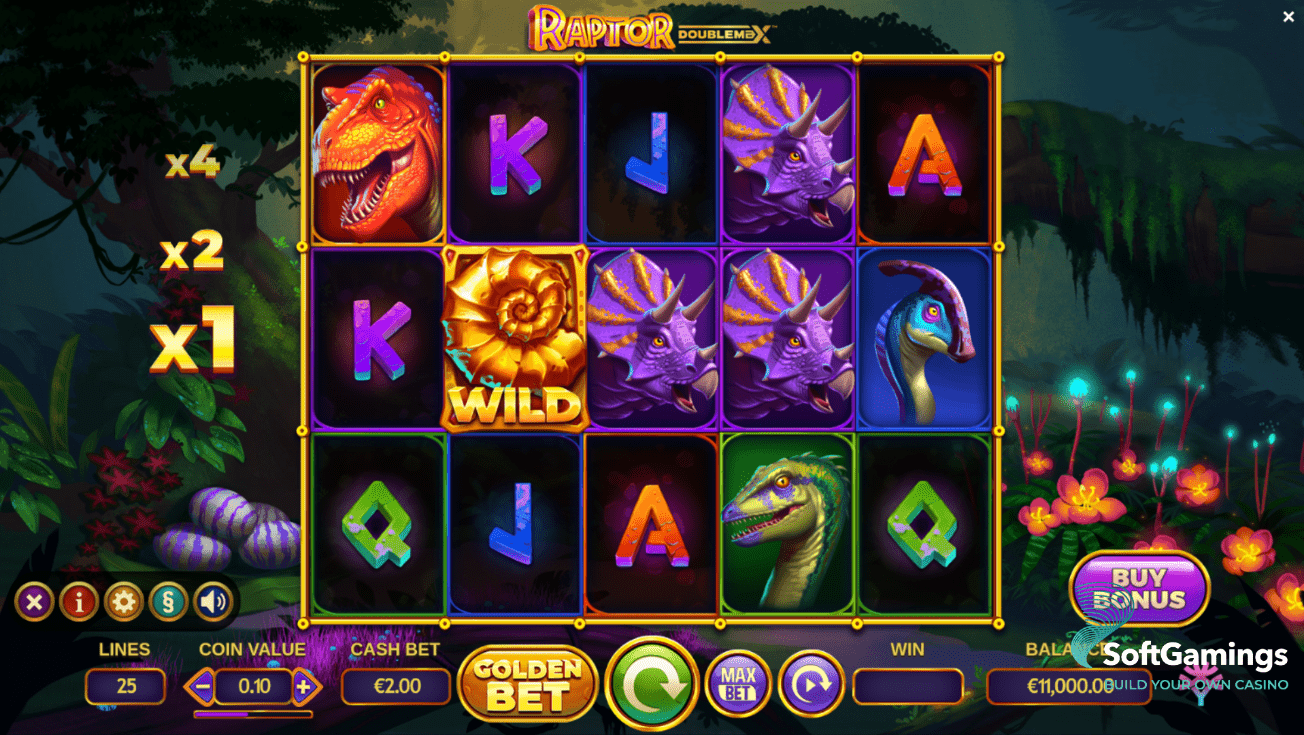
Task: Click the coin value progress bar
Action: point(252,712)
